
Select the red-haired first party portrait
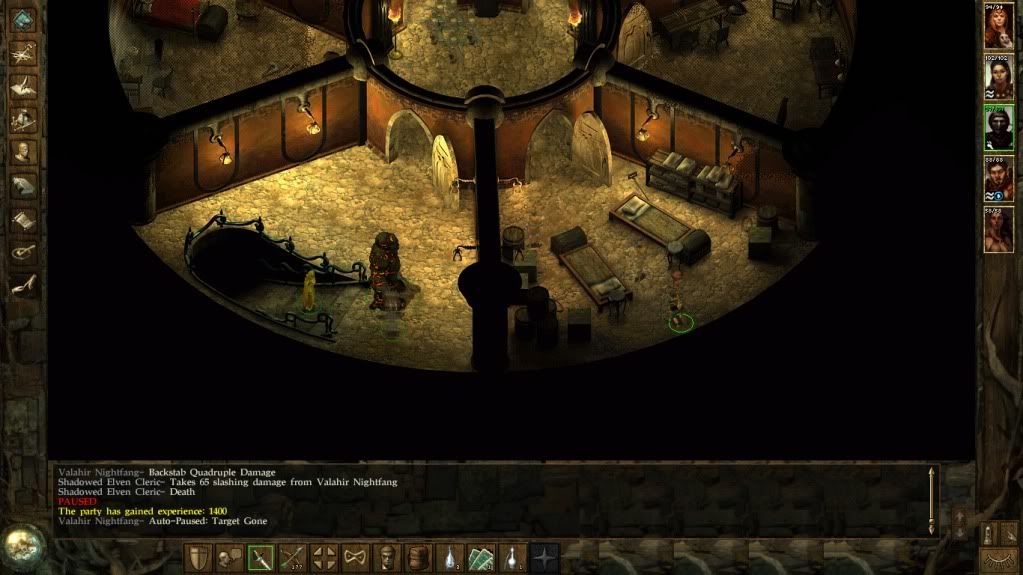[998, 28]
